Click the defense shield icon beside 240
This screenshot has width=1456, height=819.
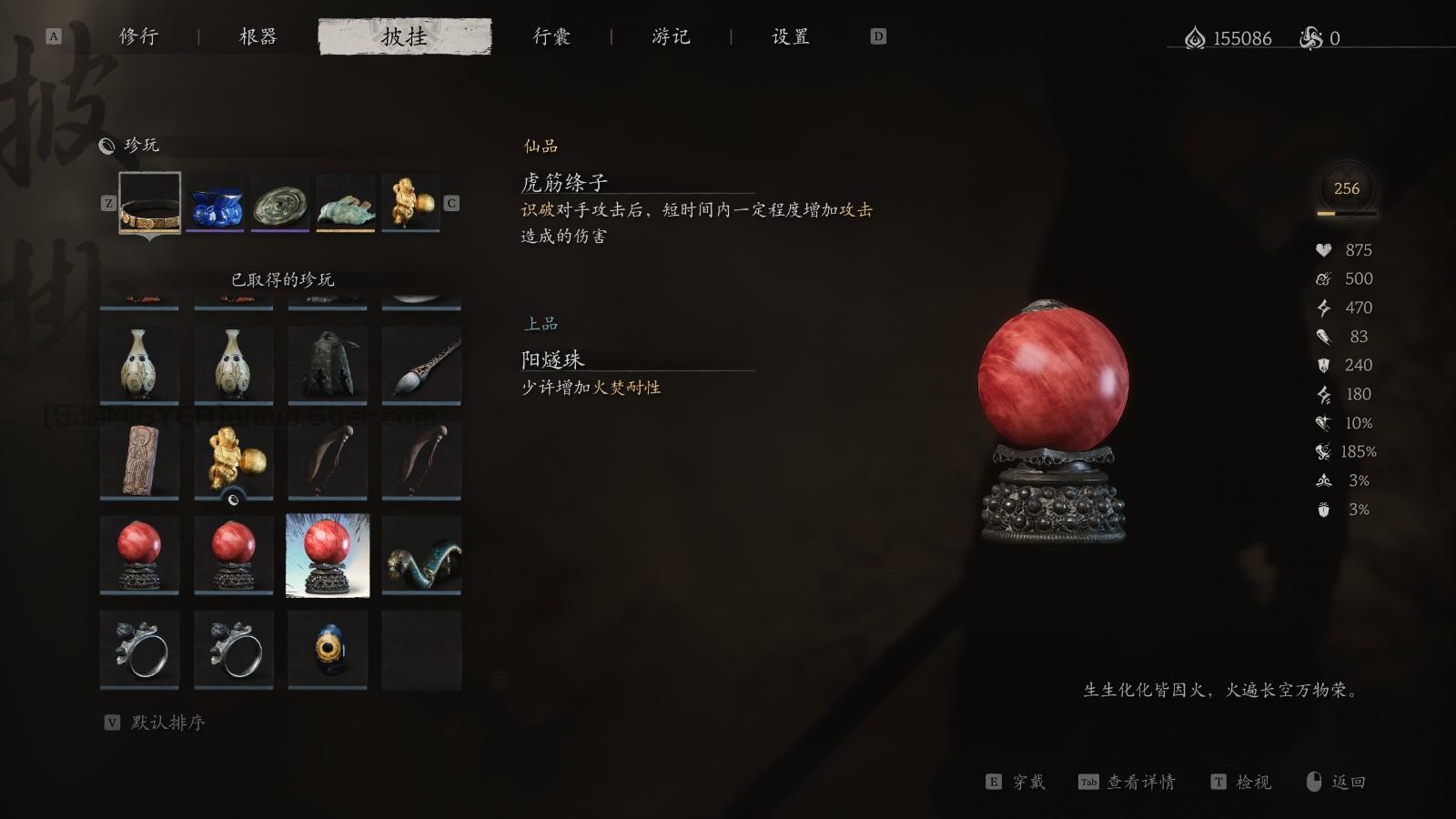click(x=1326, y=365)
